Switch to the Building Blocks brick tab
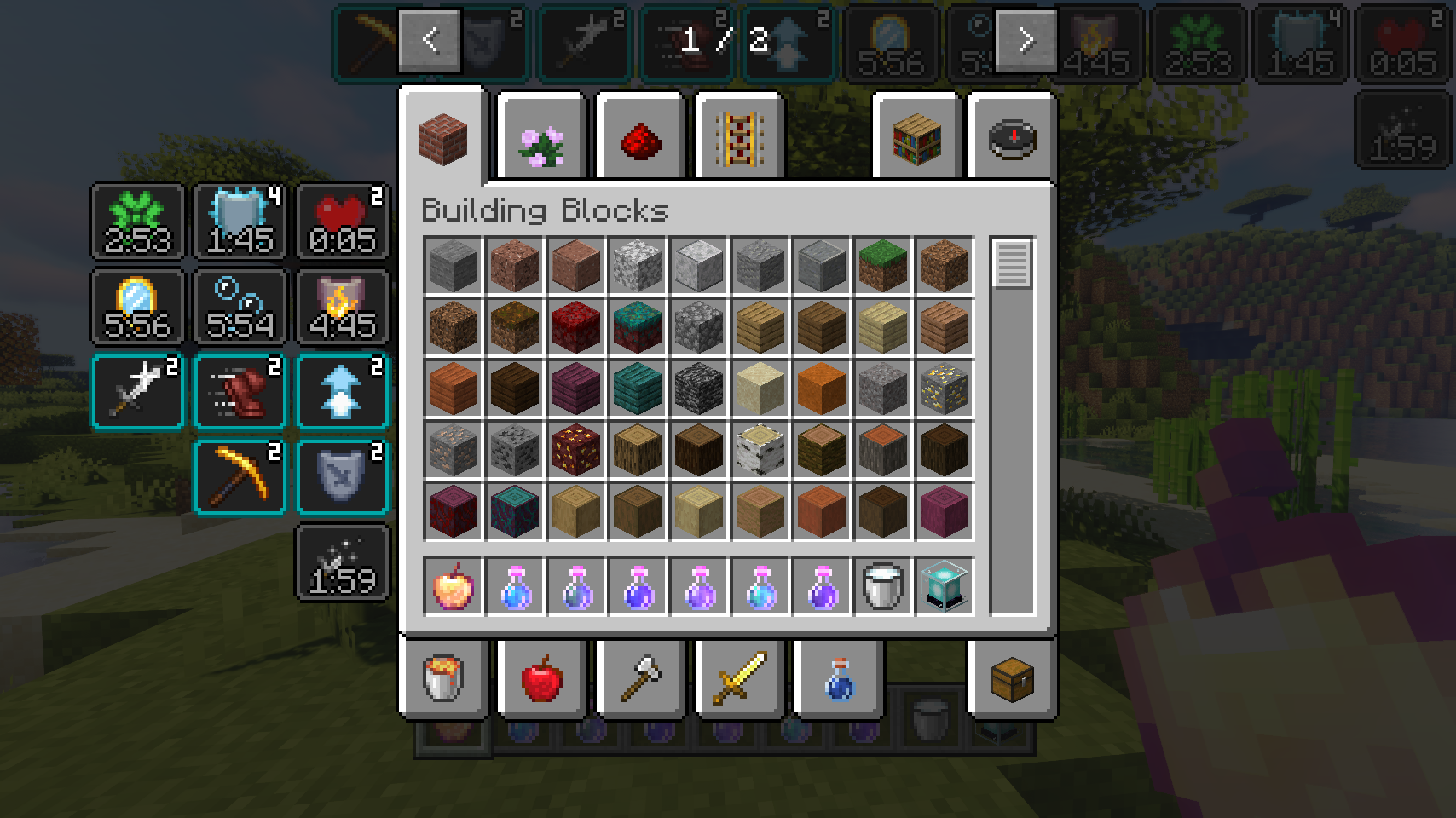This screenshot has width=1456, height=818. pyautogui.click(x=443, y=138)
